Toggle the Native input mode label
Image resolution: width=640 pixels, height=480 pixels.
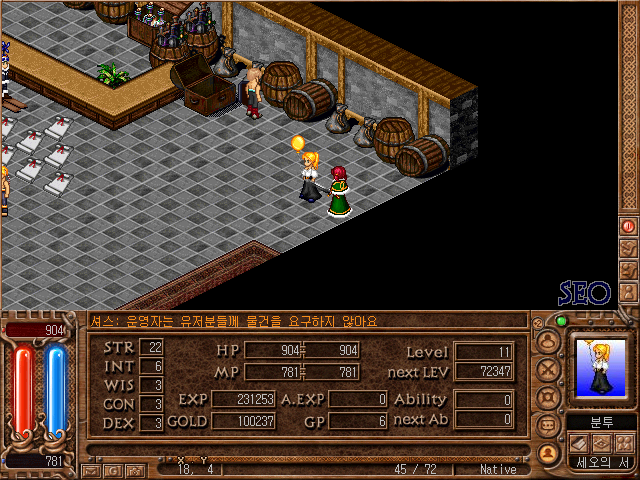(x=498, y=469)
